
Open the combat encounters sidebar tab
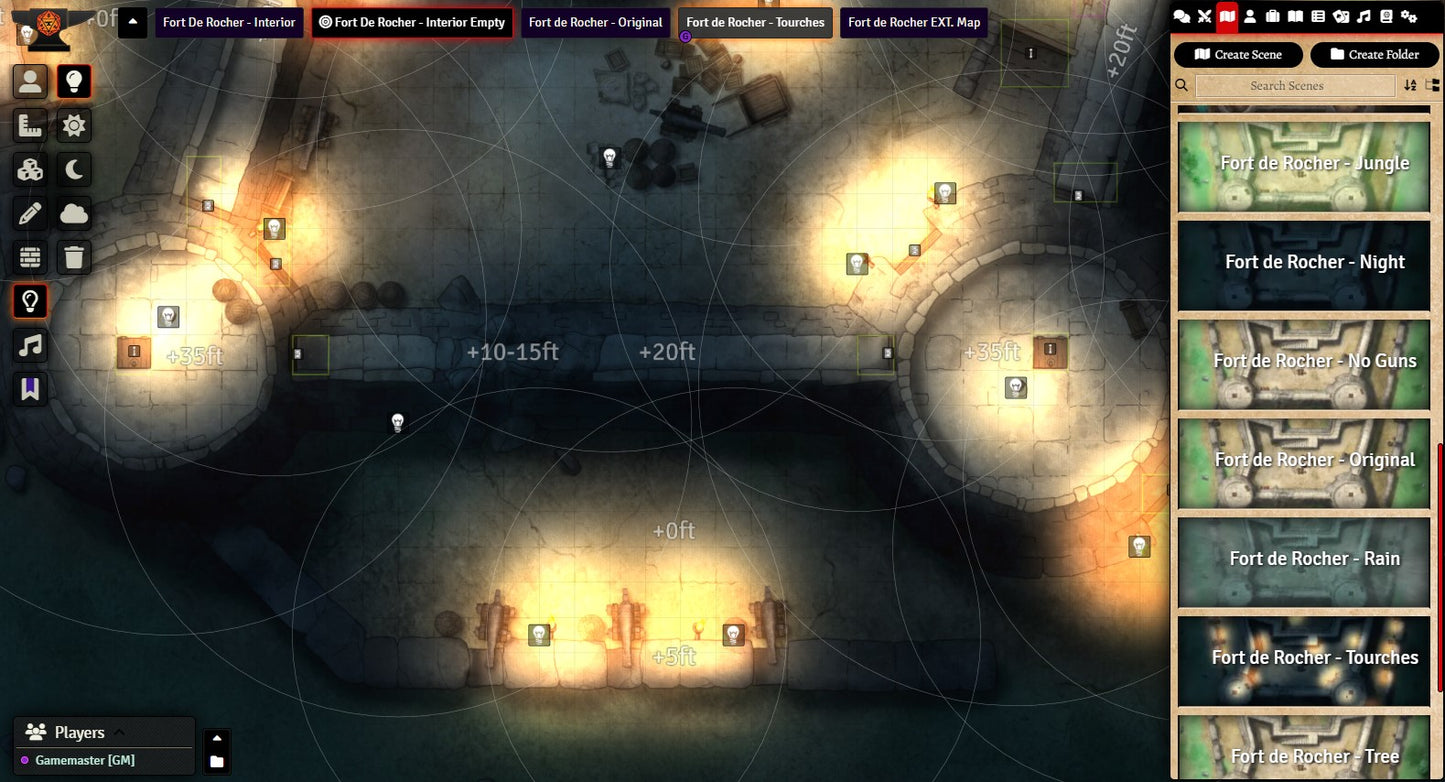pyautogui.click(x=1204, y=16)
